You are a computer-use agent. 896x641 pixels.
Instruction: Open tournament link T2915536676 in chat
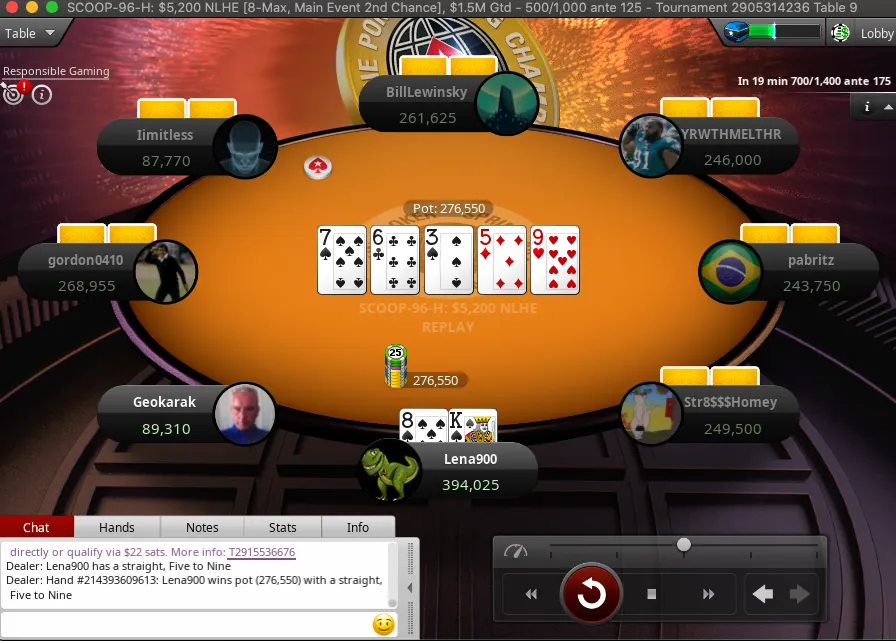261,552
